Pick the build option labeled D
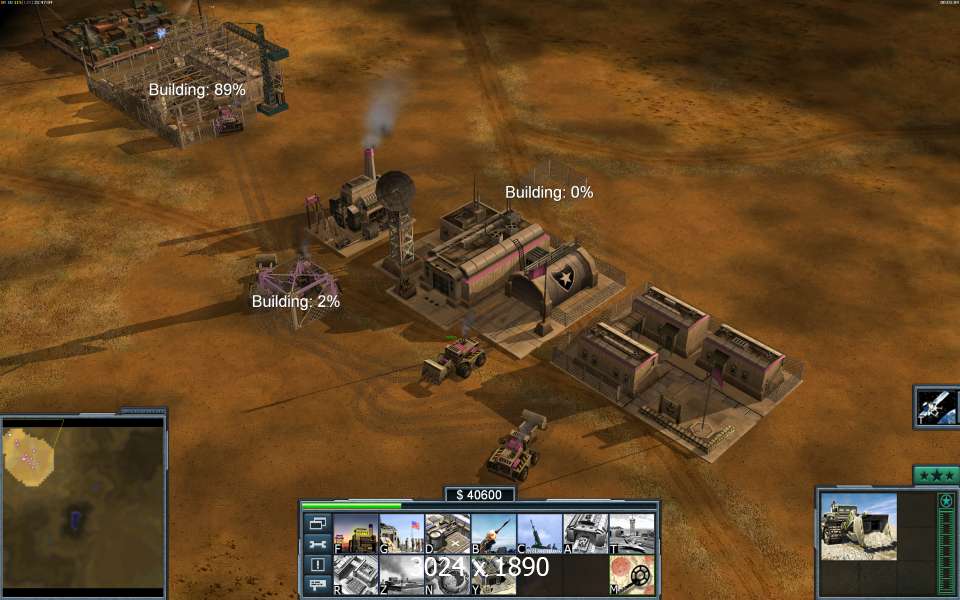 pos(447,533)
